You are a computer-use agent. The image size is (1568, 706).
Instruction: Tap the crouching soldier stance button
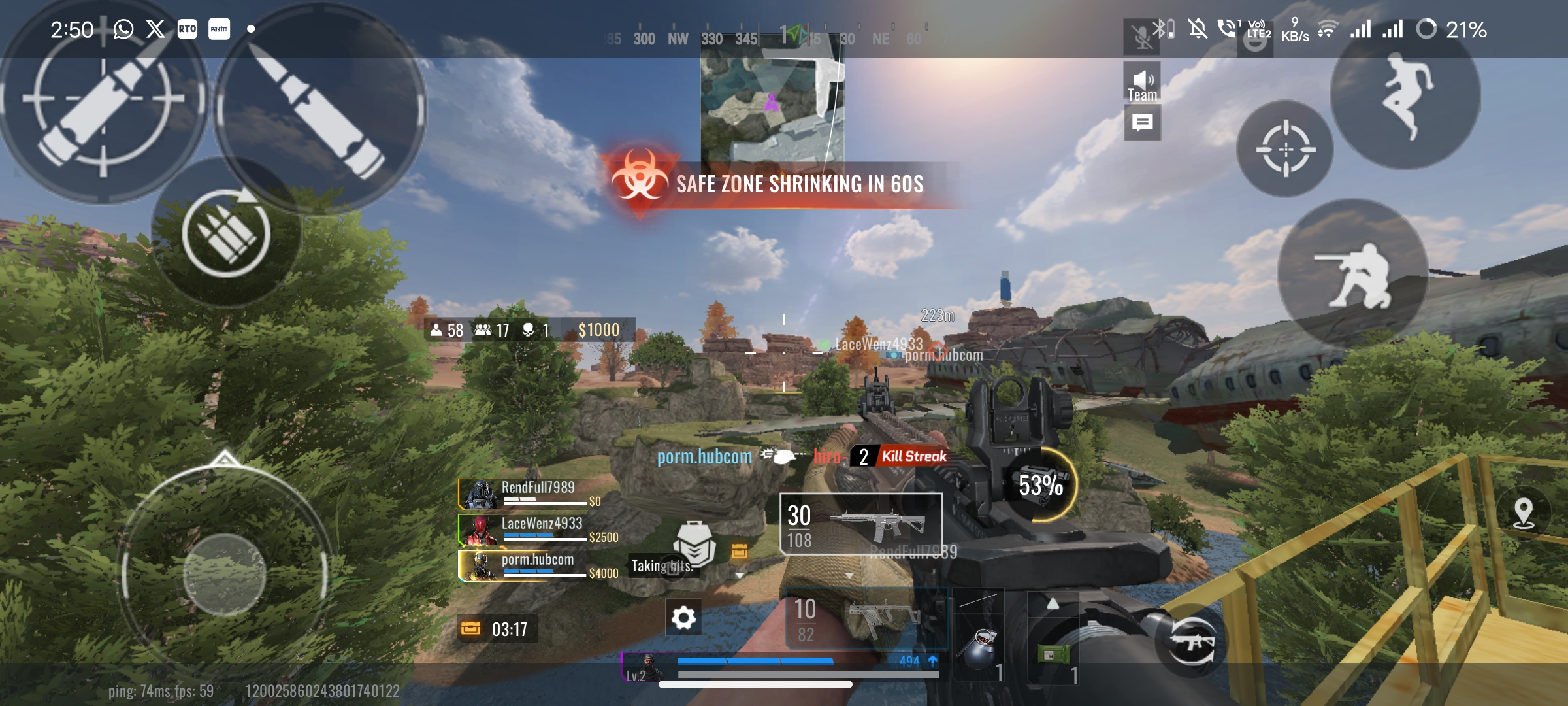point(1352,275)
